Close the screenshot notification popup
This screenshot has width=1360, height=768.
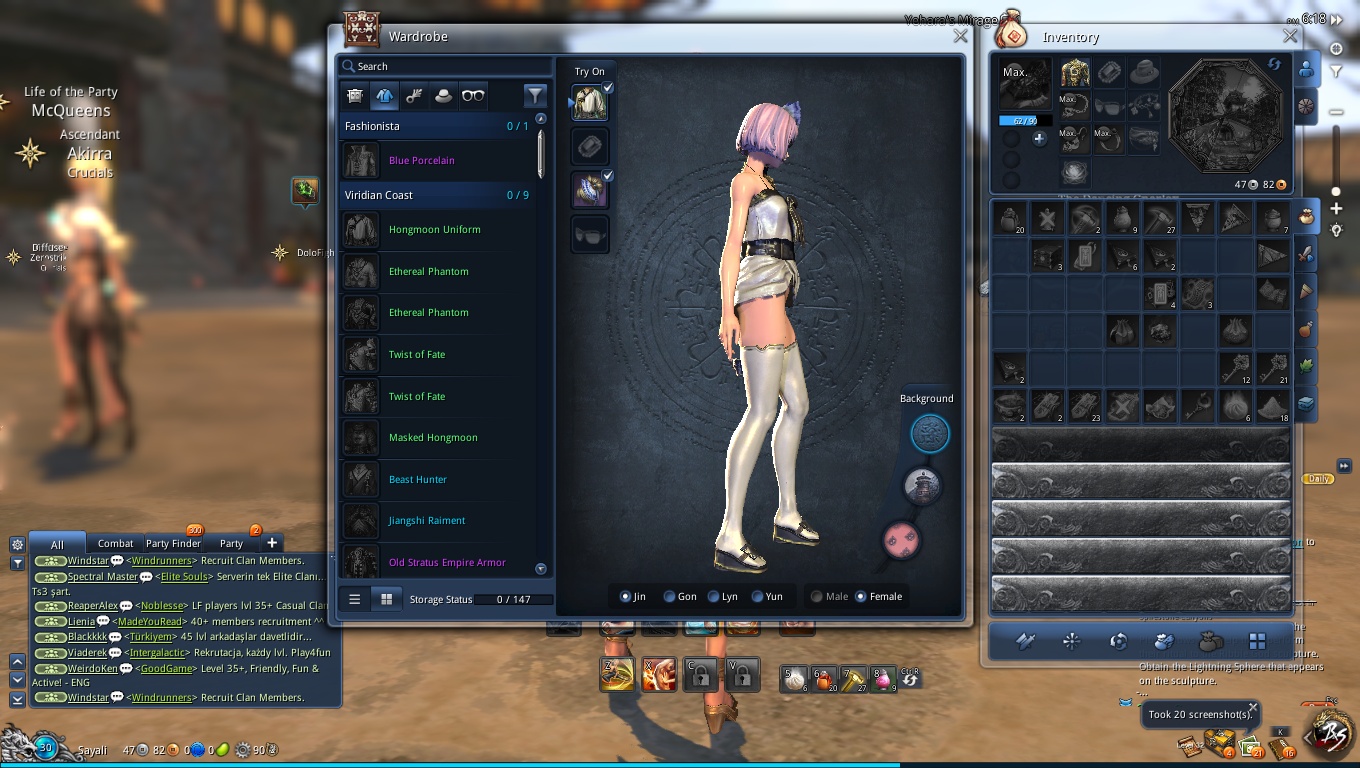tap(1253, 706)
